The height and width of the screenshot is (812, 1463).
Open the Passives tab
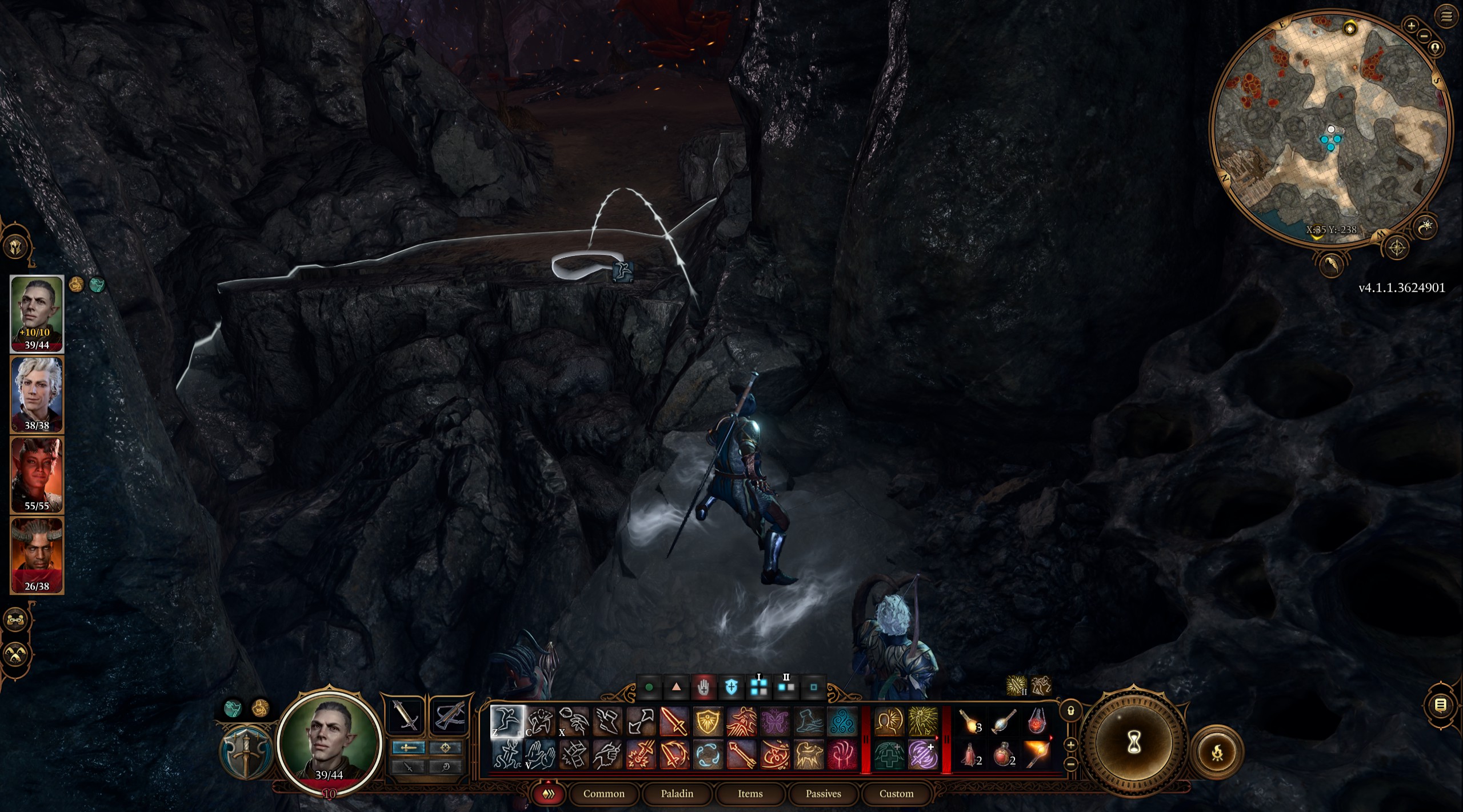(x=824, y=794)
